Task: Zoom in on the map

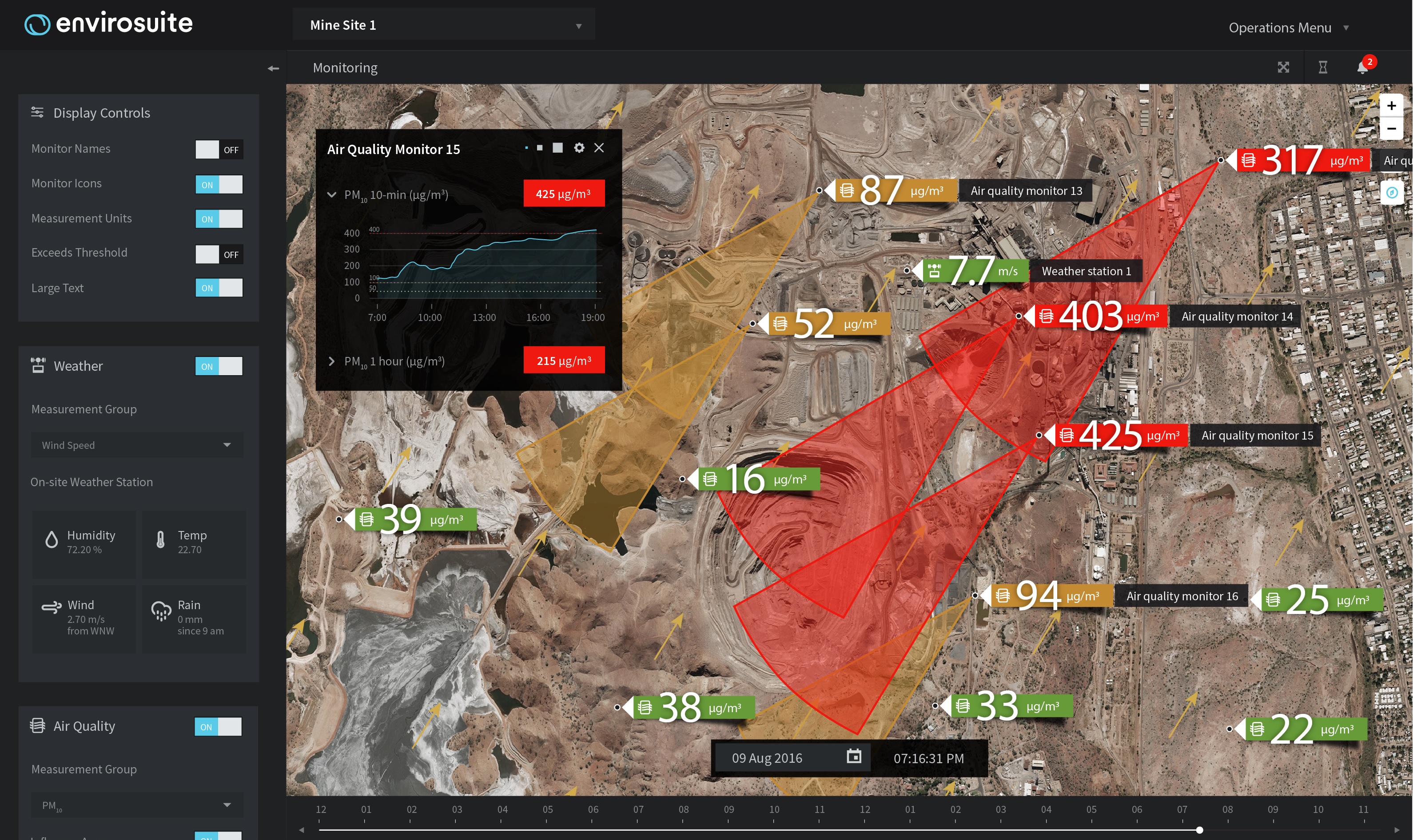Action: (1391, 106)
